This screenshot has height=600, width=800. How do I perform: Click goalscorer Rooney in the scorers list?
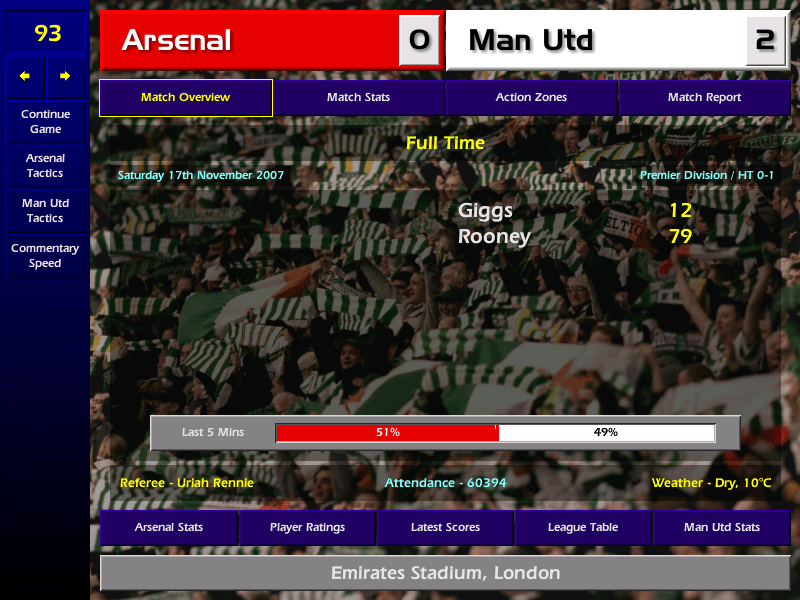494,237
